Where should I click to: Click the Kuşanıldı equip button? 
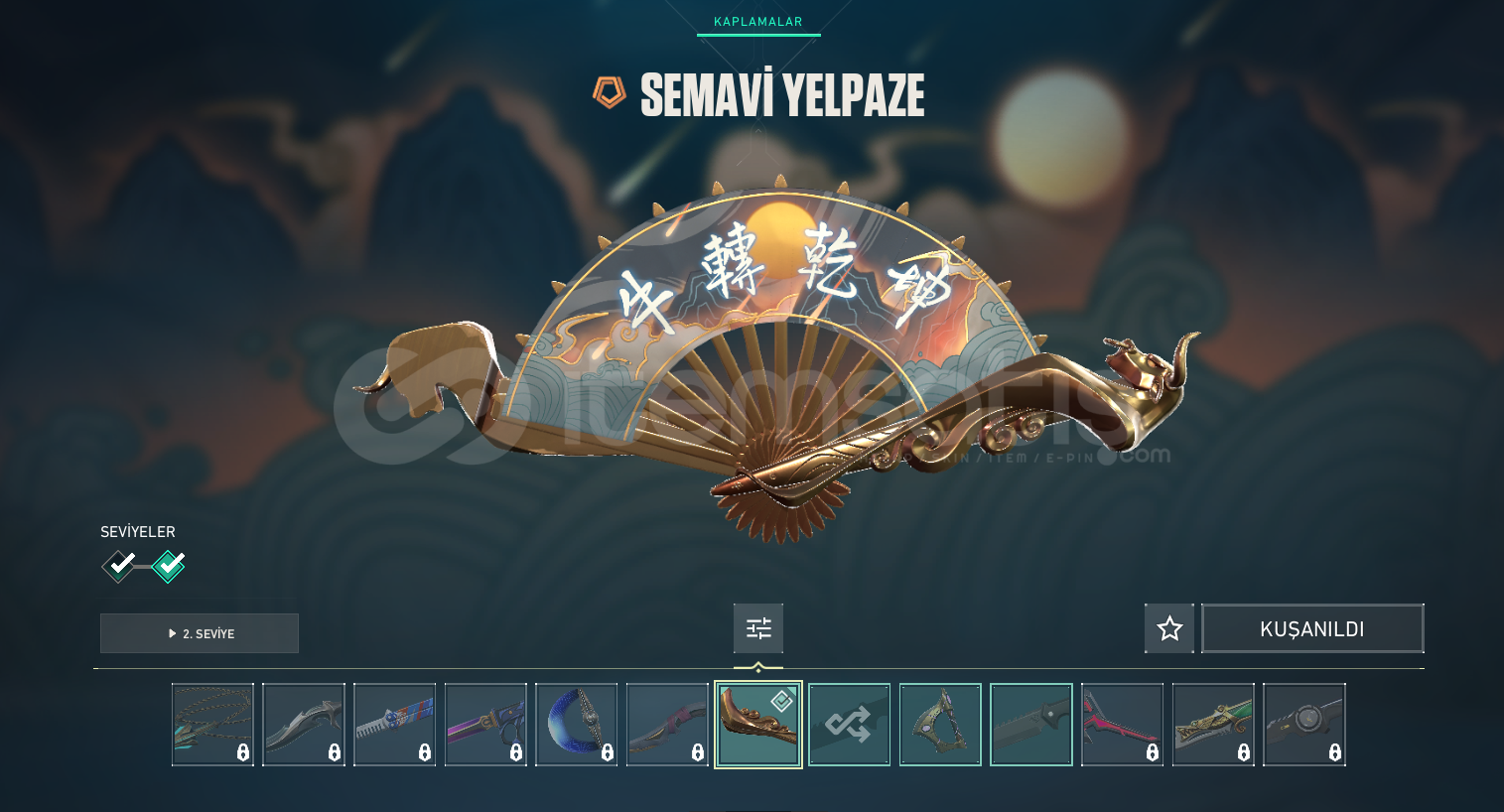coord(1311,628)
